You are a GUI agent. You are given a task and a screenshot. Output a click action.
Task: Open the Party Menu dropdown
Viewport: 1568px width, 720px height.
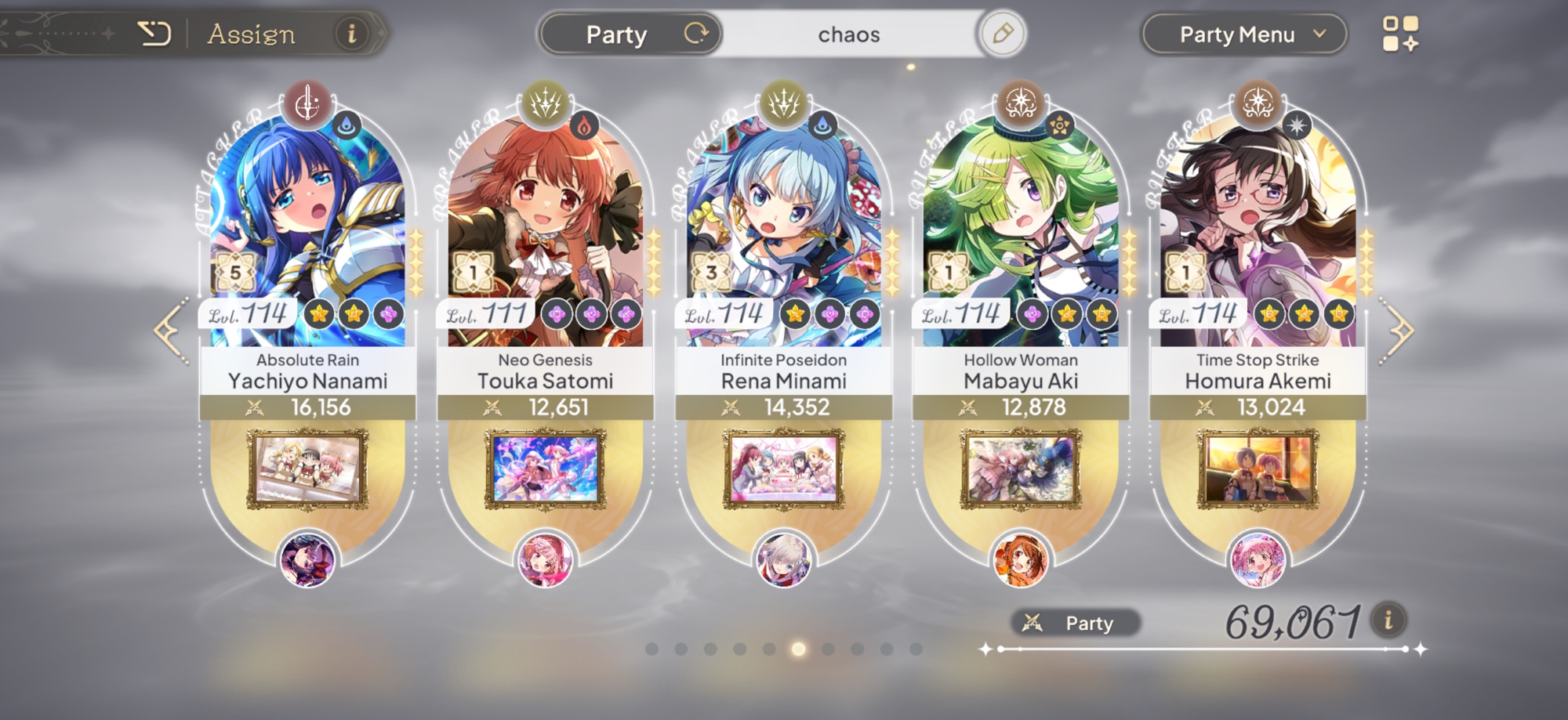(1244, 34)
